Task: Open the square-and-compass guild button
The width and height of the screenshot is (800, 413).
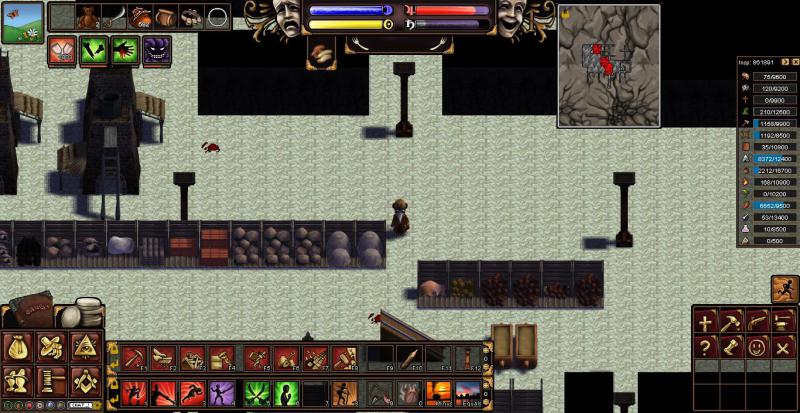Action: click(x=84, y=380)
